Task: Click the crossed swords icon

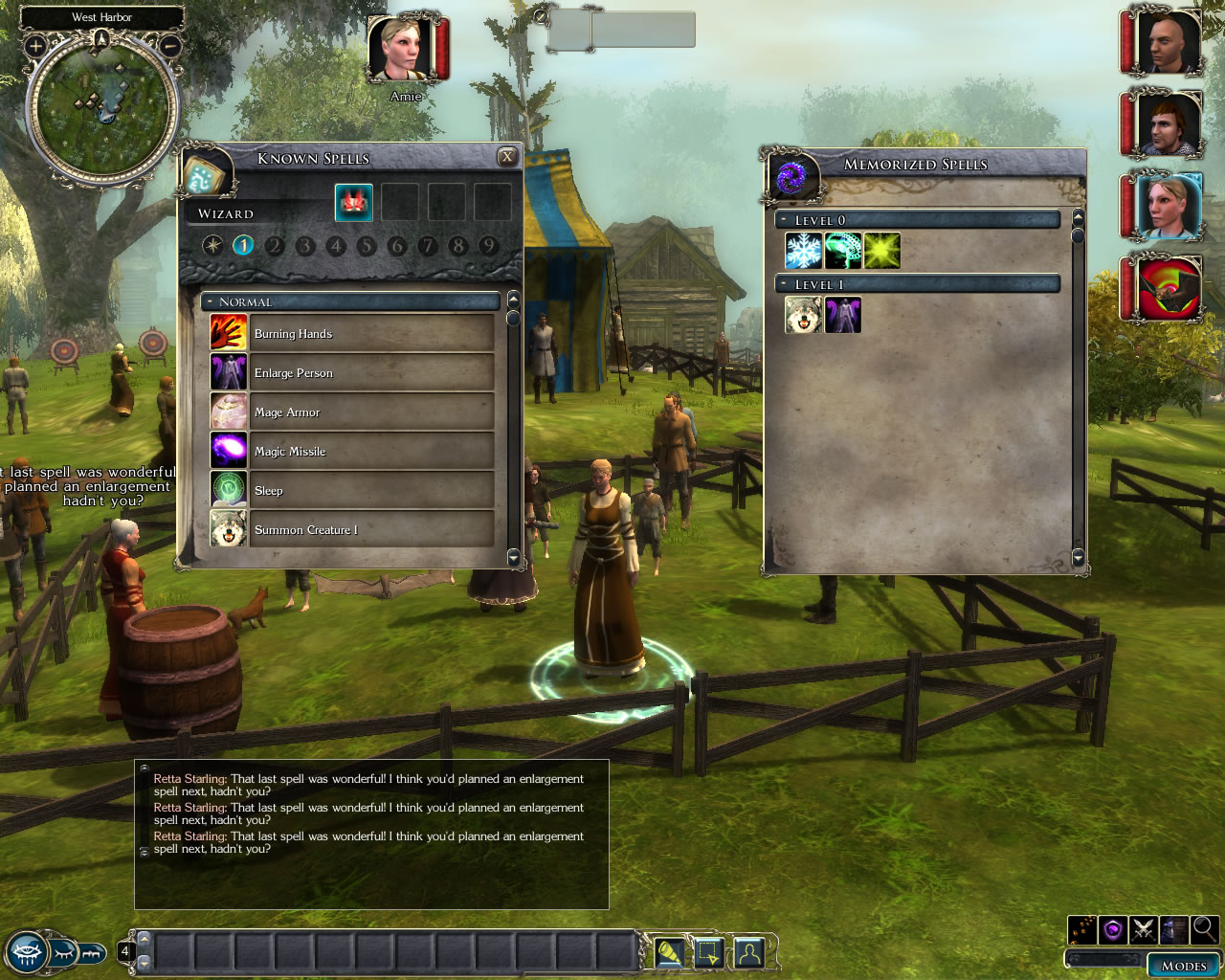Action: 1143,929
